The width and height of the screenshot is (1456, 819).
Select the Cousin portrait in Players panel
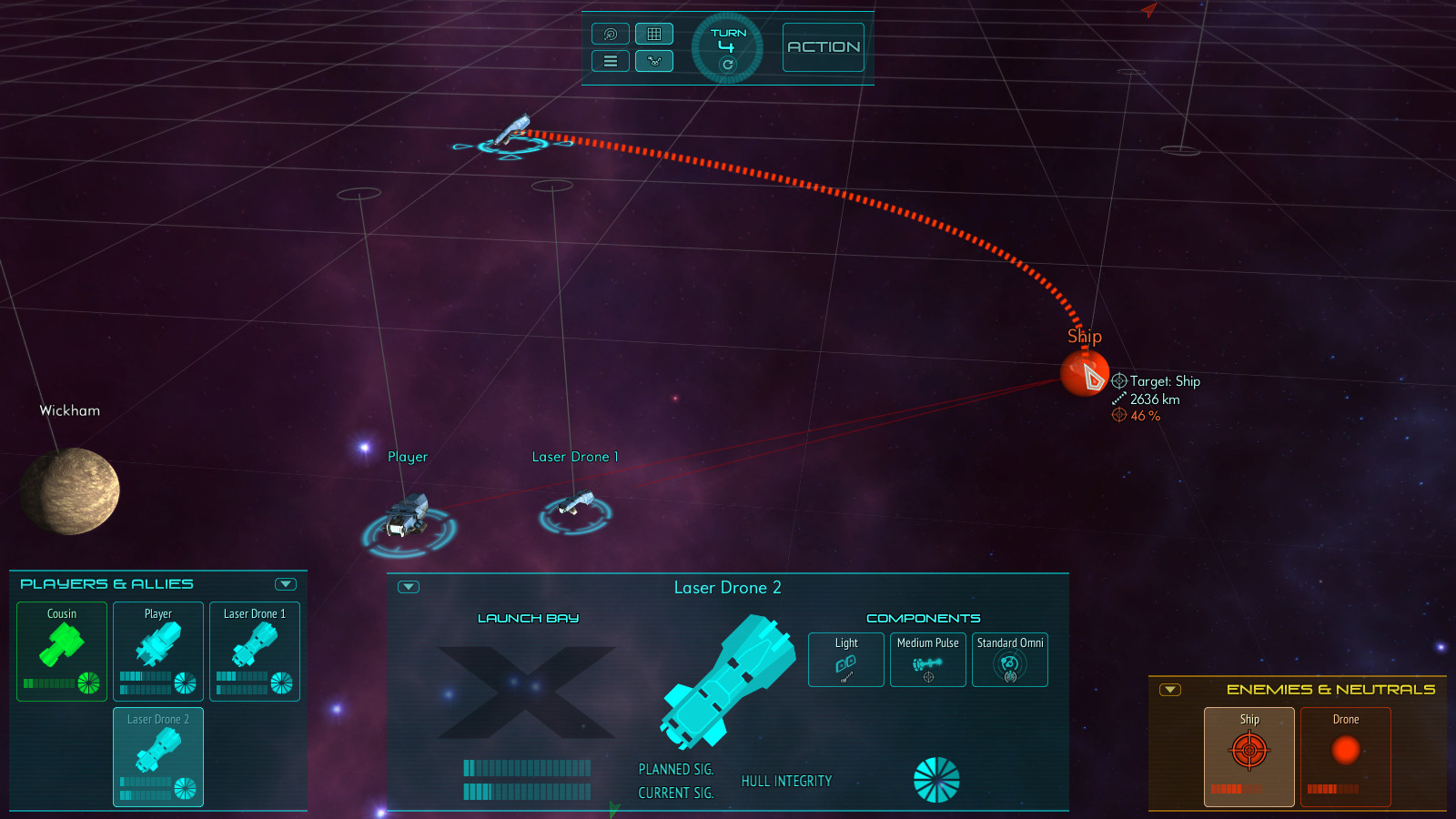[x=61, y=651]
